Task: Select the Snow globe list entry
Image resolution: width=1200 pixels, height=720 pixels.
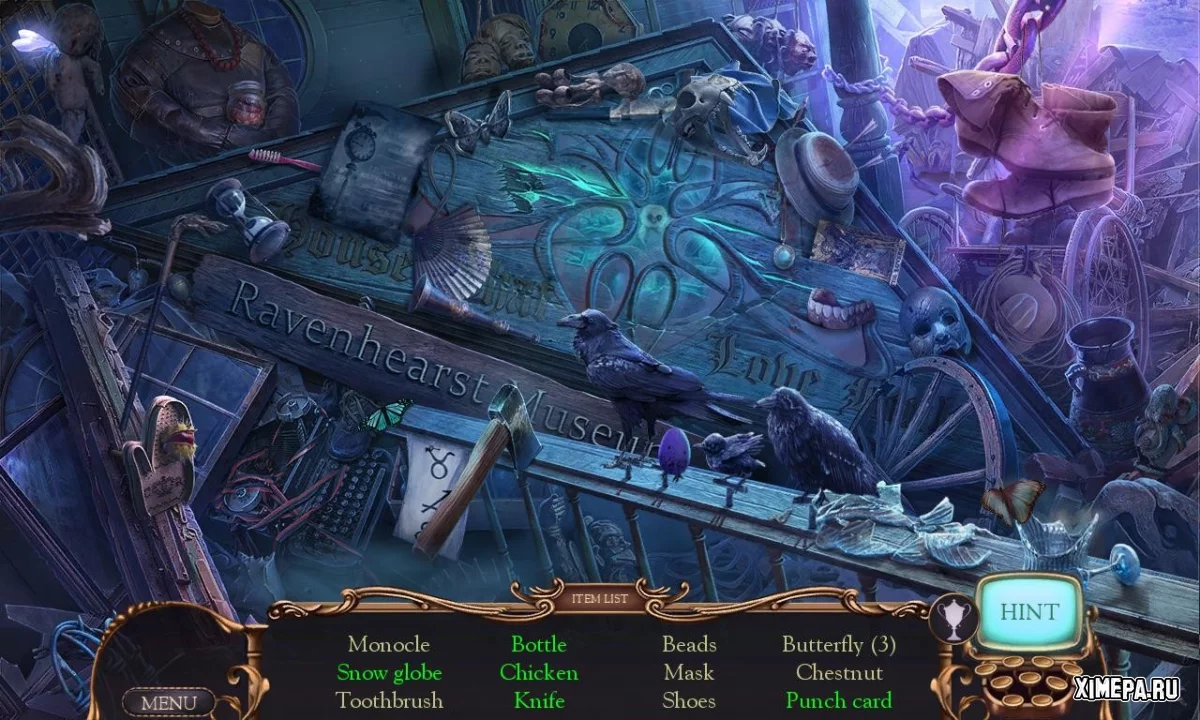Action: pyautogui.click(x=389, y=672)
